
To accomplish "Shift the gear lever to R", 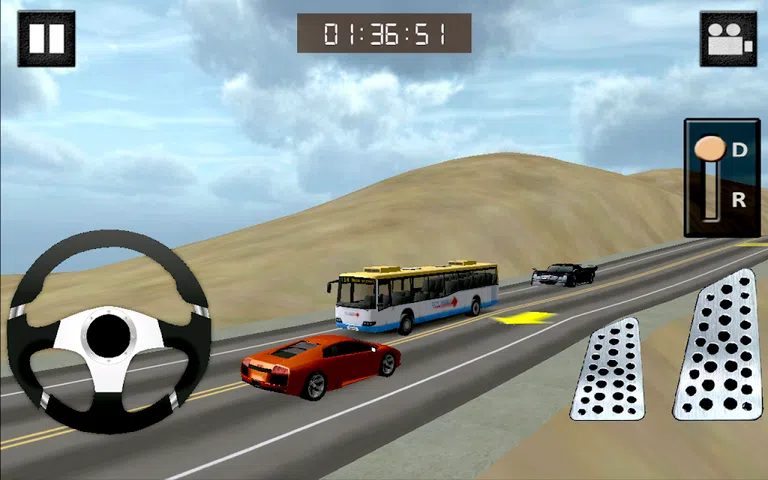I will click(738, 201).
